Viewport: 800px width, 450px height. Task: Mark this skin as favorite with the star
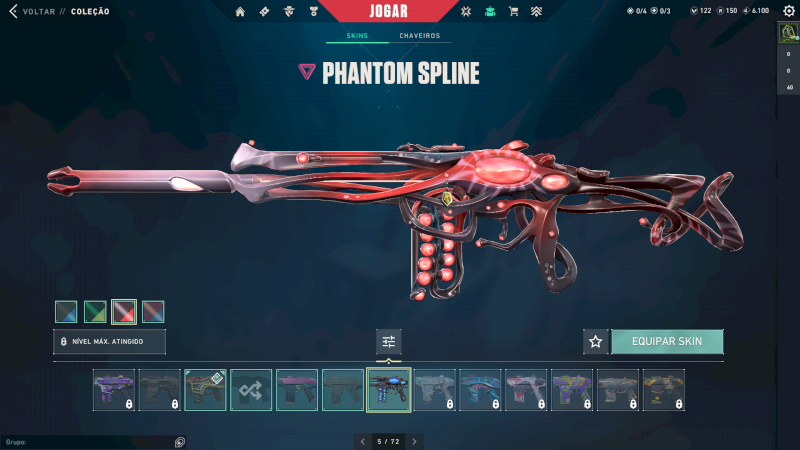coord(596,341)
